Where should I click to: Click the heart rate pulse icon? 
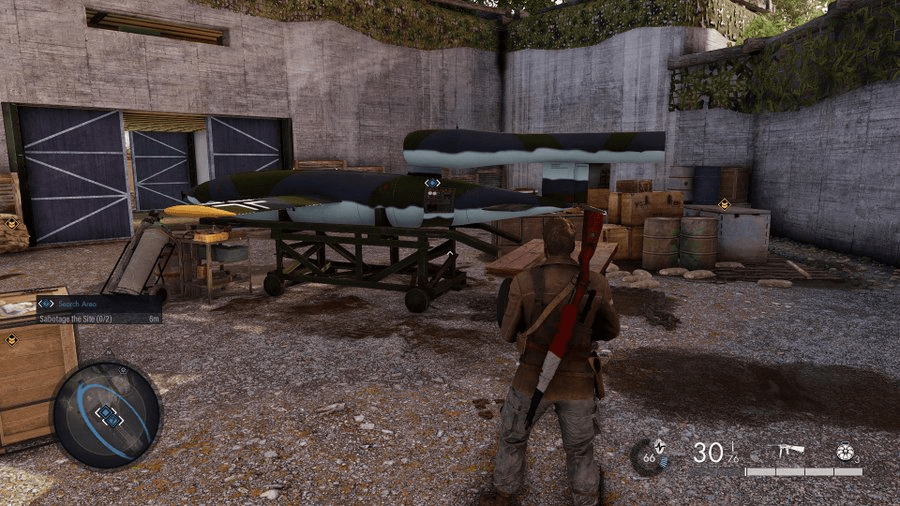click(648, 456)
